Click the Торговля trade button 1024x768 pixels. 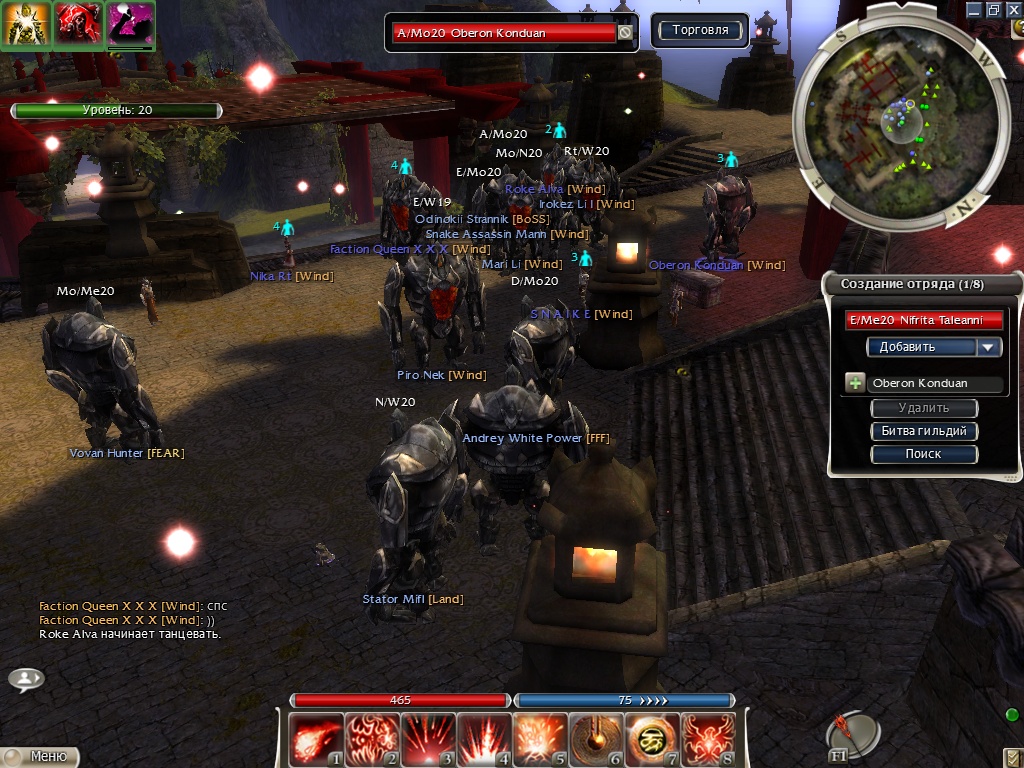(700, 30)
